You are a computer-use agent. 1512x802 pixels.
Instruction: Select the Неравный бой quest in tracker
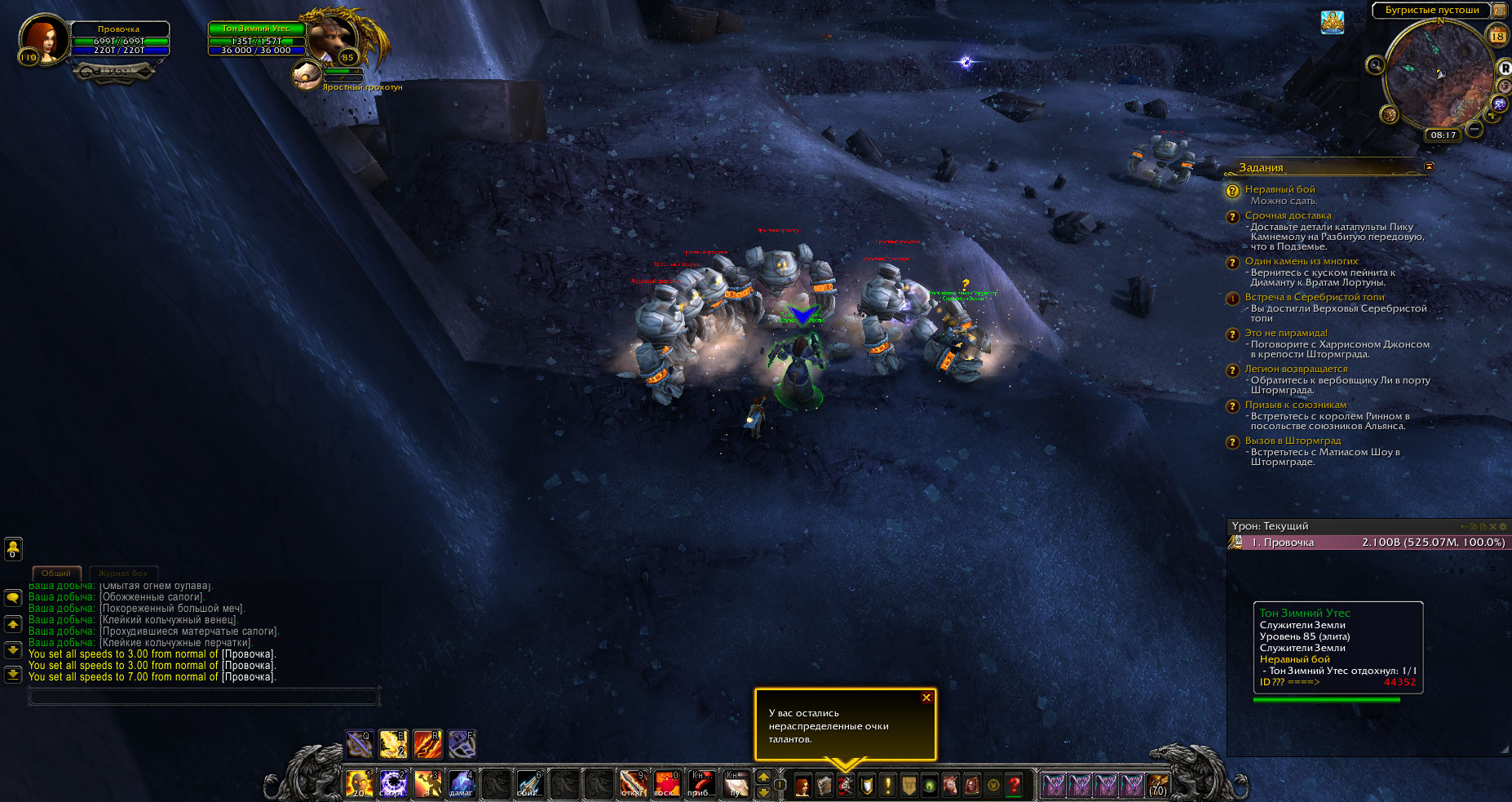[1280, 189]
